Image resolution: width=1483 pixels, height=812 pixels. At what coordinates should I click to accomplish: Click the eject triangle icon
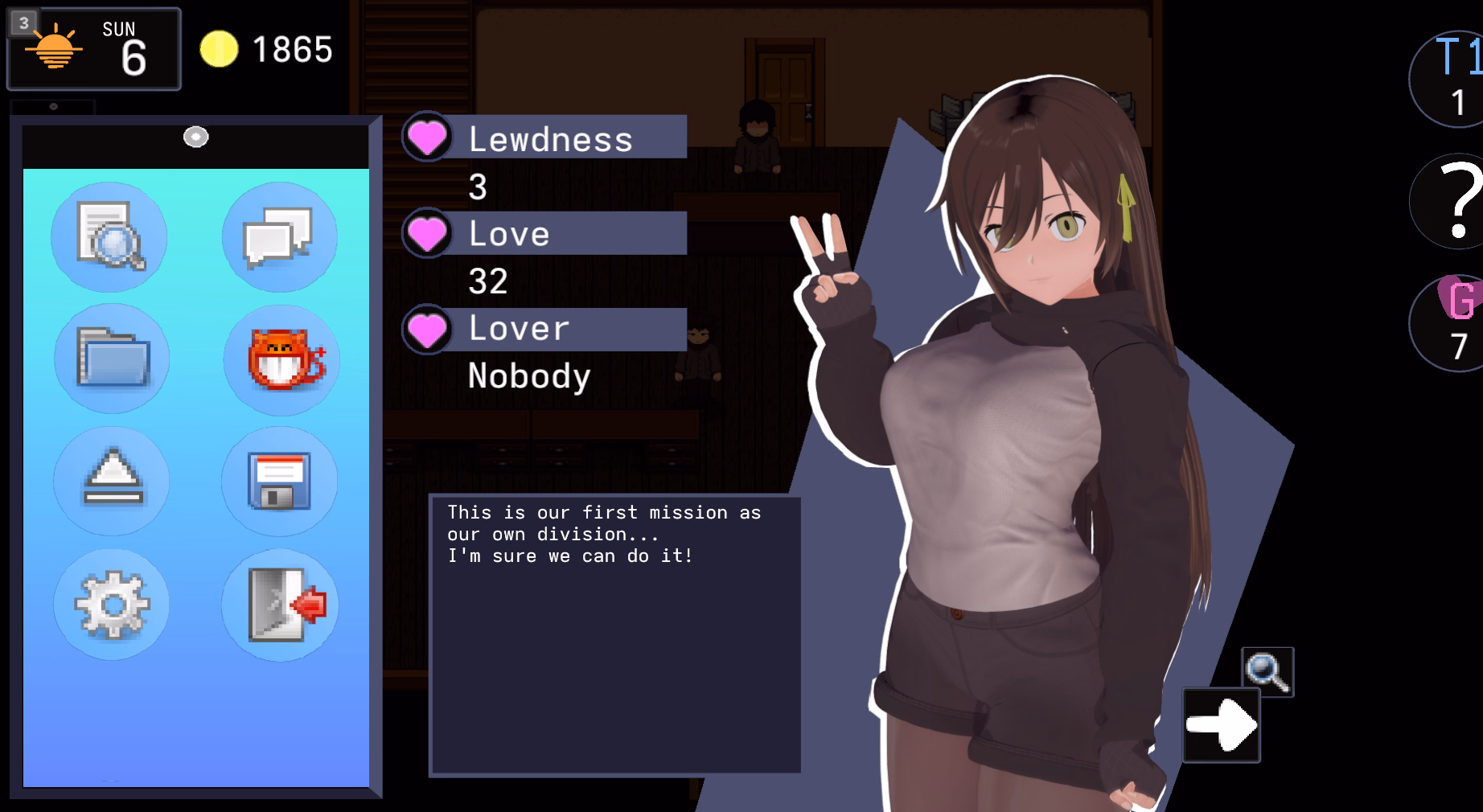[x=110, y=482]
